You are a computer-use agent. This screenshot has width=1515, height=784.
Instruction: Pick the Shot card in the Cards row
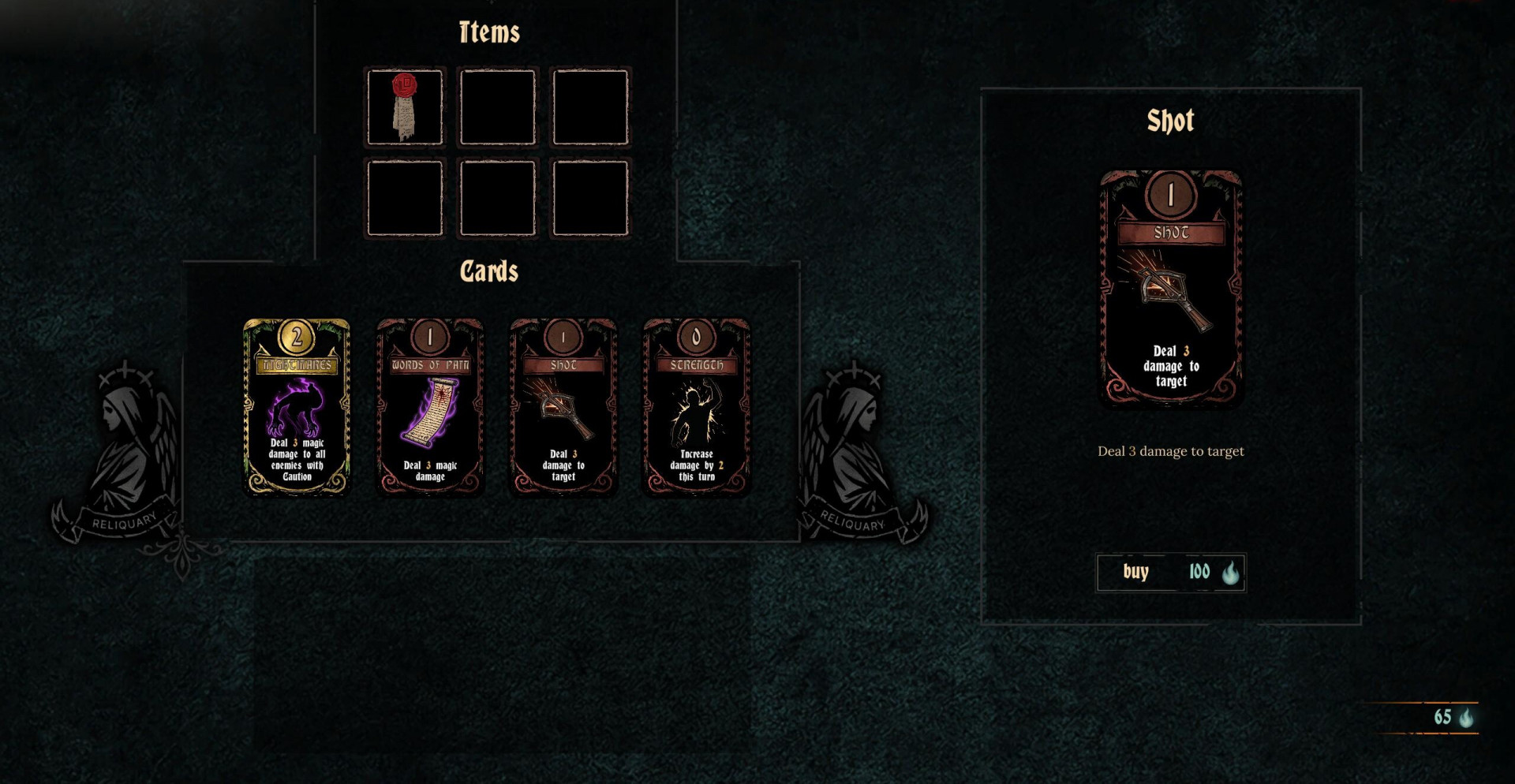pos(563,407)
